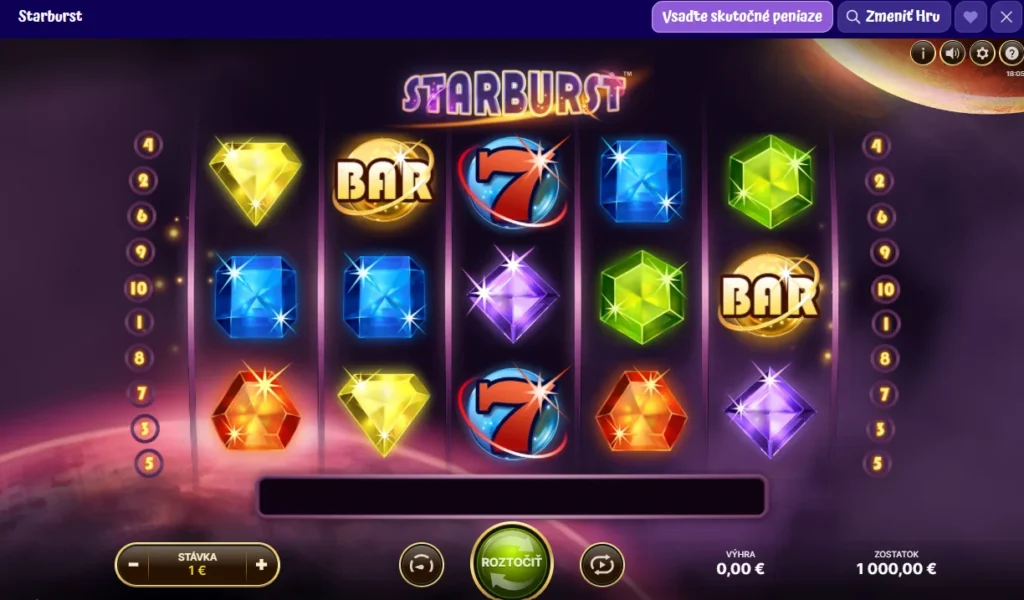Decrease the Stávka bet with minus
The width and height of the screenshot is (1024, 600).
pyautogui.click(x=133, y=564)
